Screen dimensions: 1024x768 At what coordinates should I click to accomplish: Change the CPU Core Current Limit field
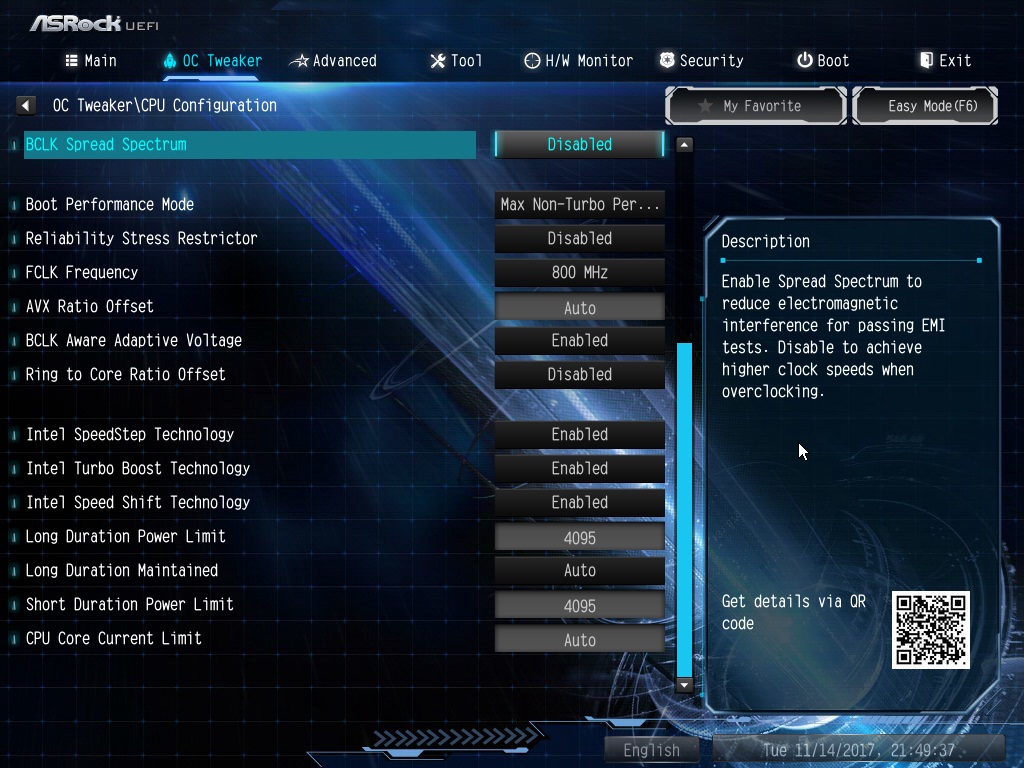[579, 640]
